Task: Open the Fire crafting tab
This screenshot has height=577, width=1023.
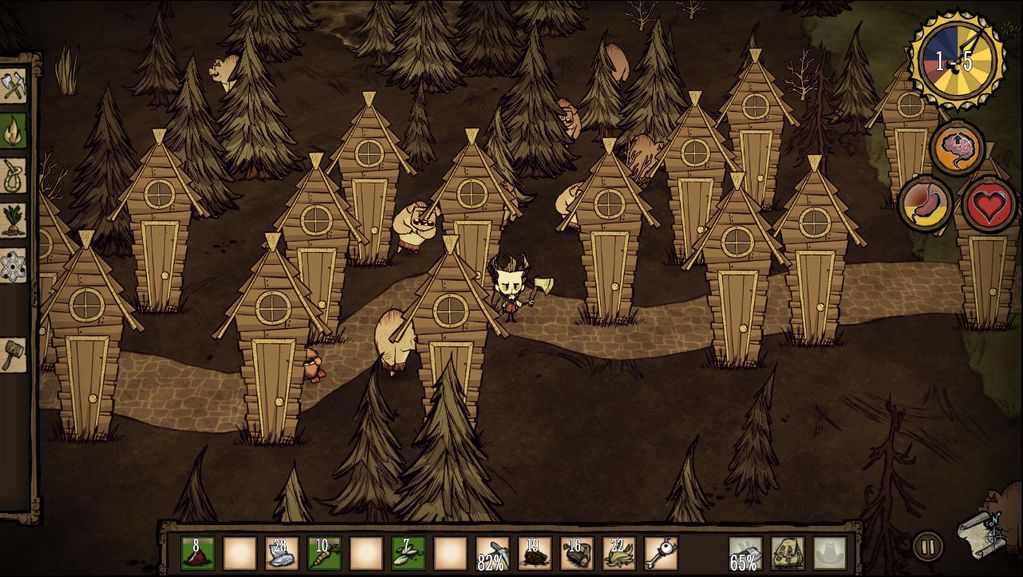Action: (13, 130)
